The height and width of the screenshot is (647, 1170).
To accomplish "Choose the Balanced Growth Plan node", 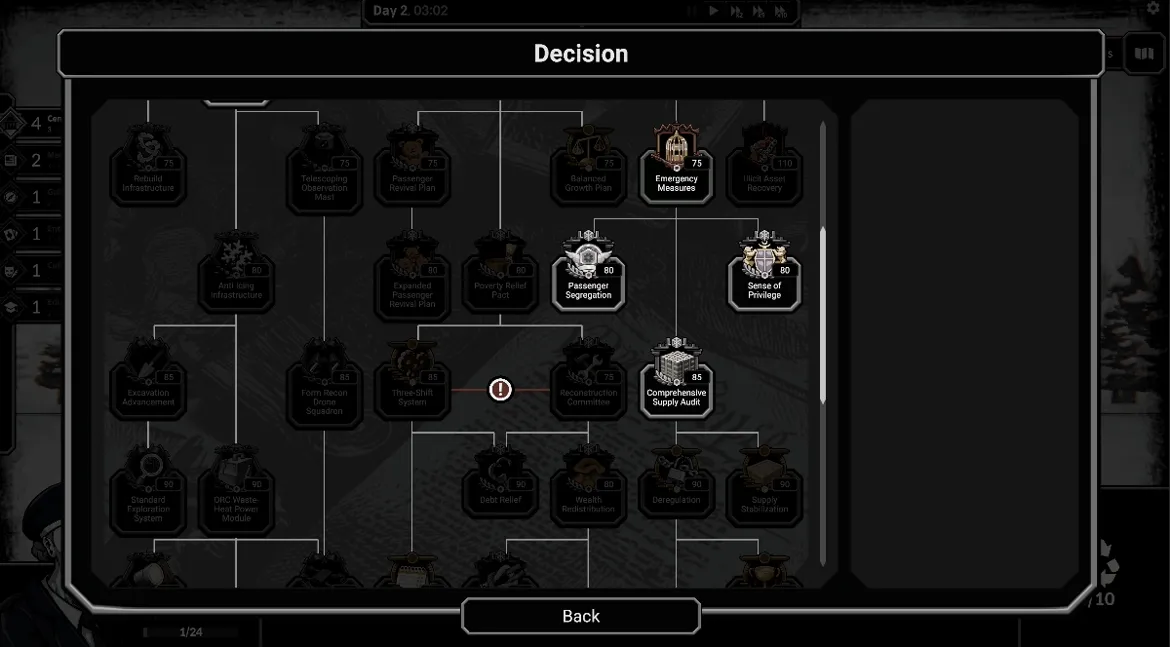I will point(588,165).
